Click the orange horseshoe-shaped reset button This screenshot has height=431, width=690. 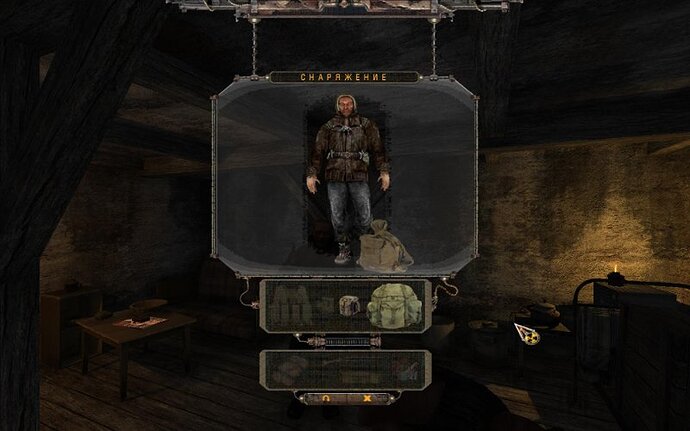click(326, 398)
